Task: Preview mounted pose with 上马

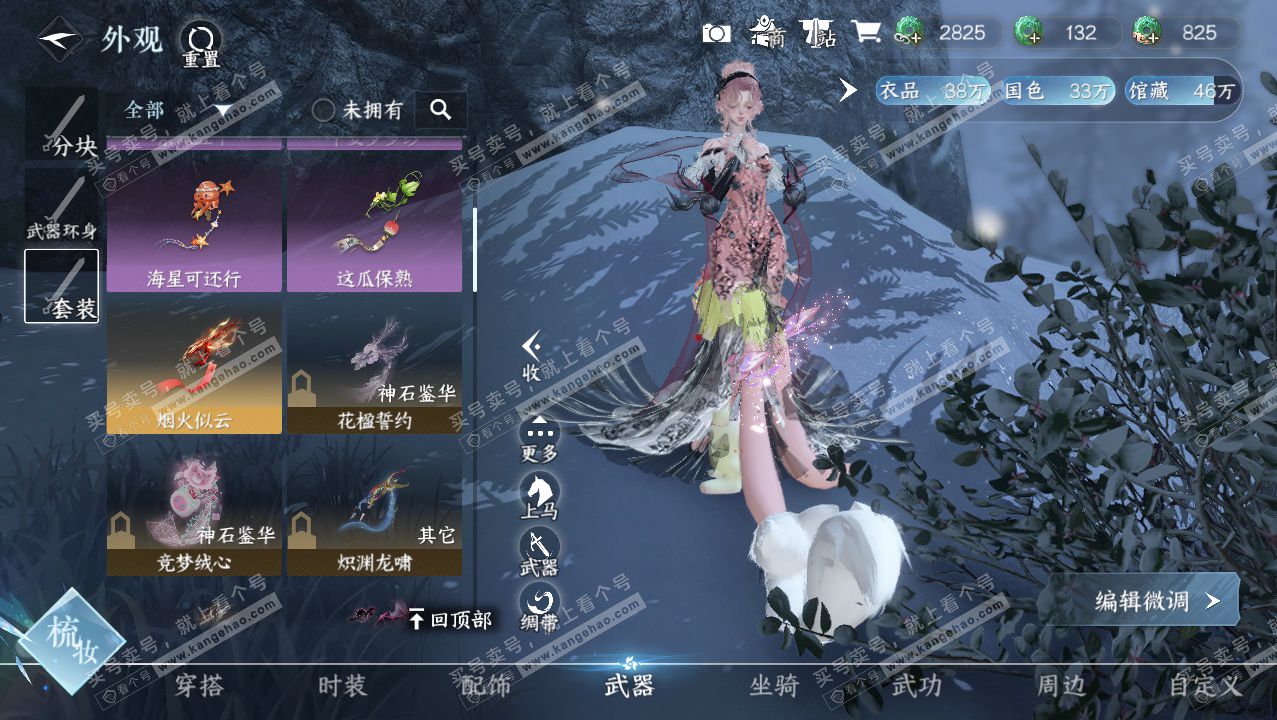Action: [x=540, y=496]
